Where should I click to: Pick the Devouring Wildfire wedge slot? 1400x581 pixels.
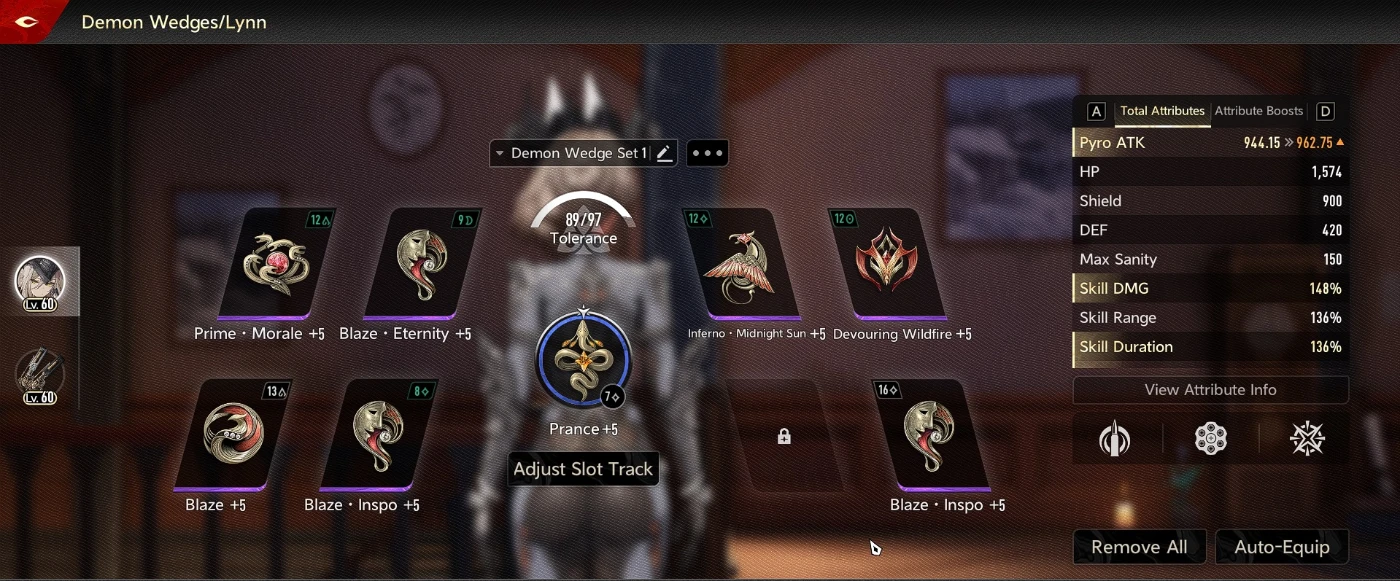[887, 264]
